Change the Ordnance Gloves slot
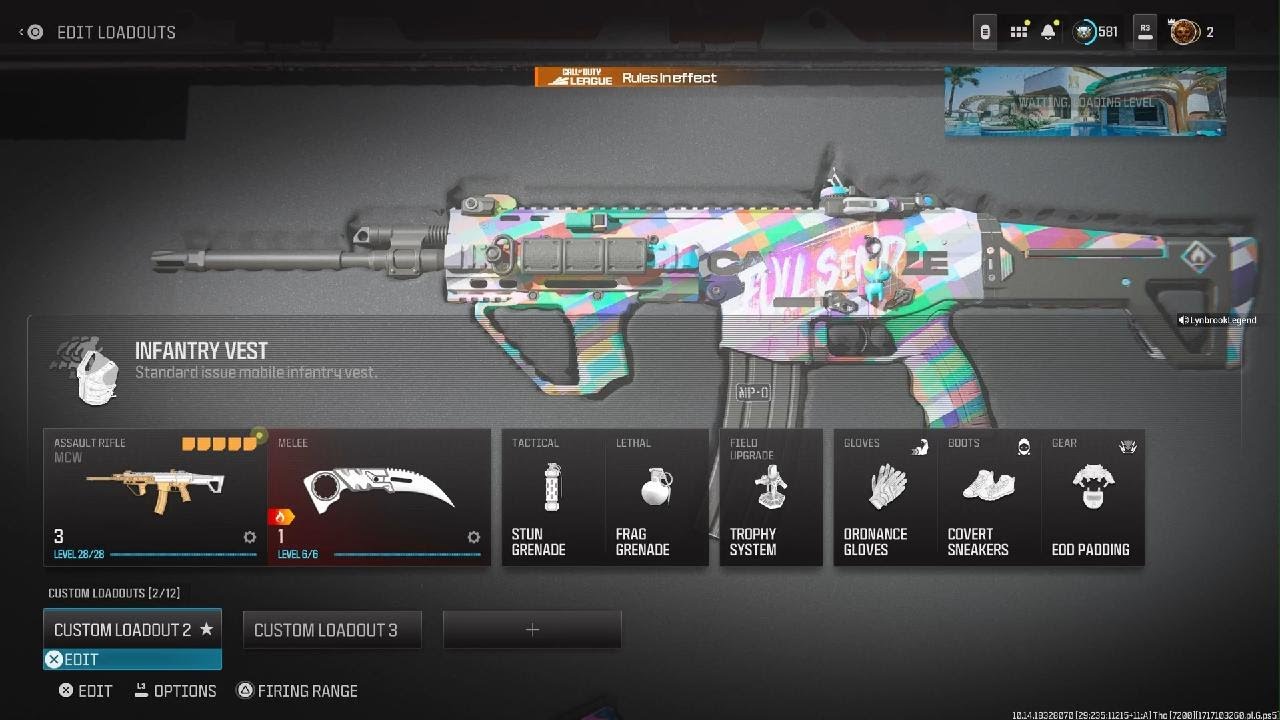 tap(885, 497)
